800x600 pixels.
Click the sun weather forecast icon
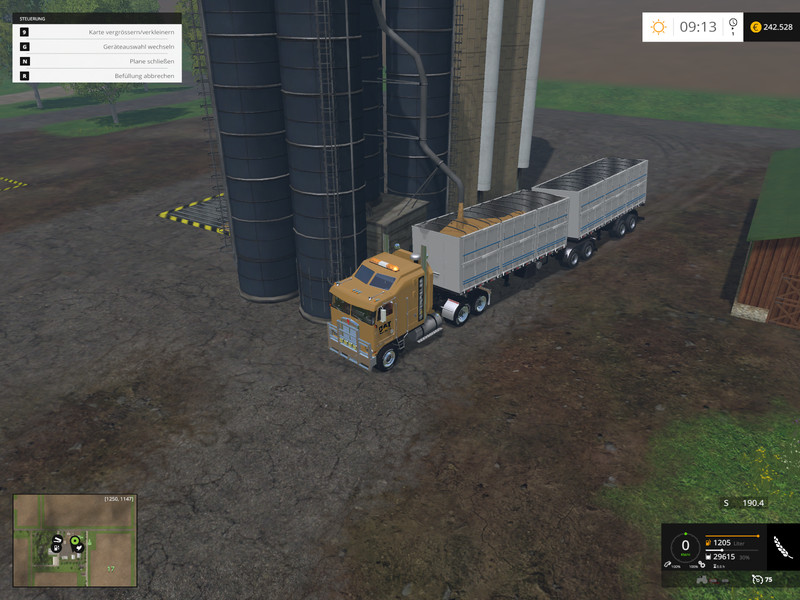(658, 27)
